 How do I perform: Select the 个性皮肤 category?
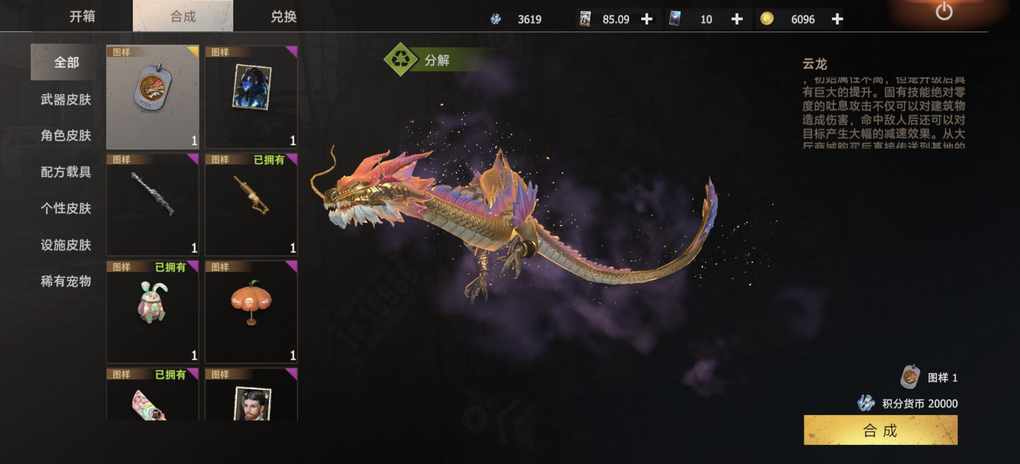point(66,208)
